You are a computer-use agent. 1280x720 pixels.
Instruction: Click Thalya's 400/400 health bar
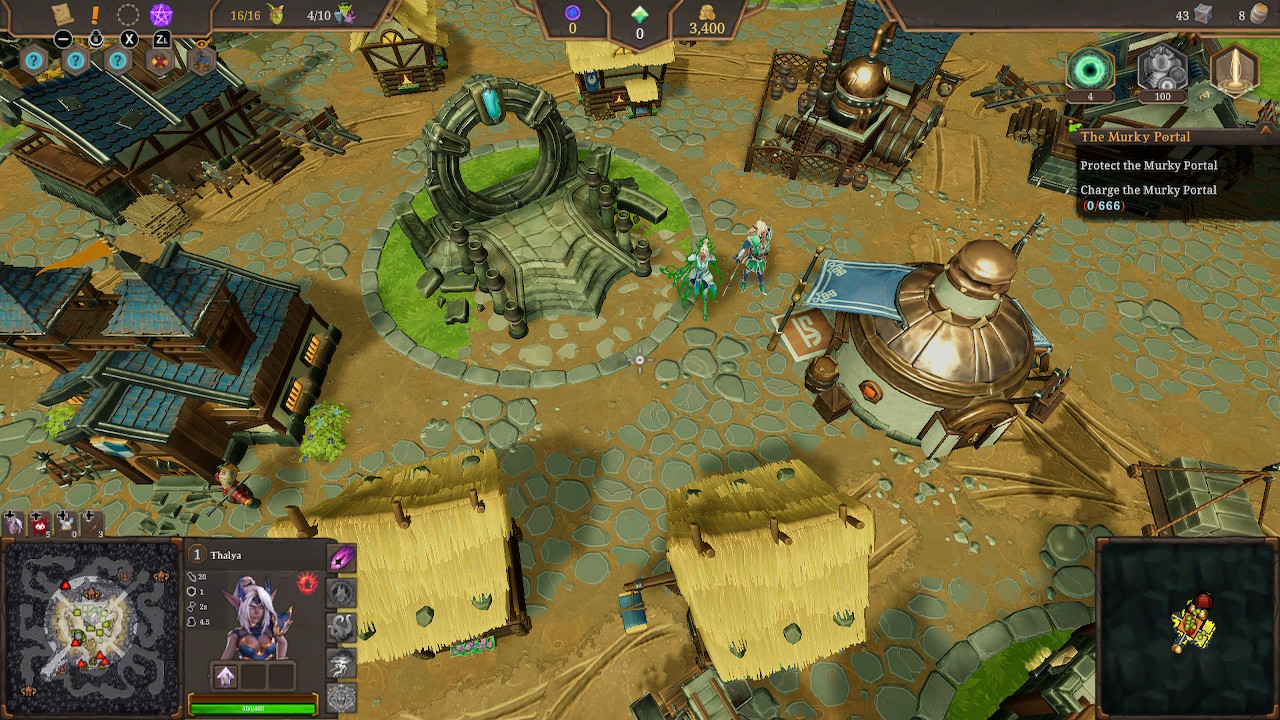(x=251, y=709)
